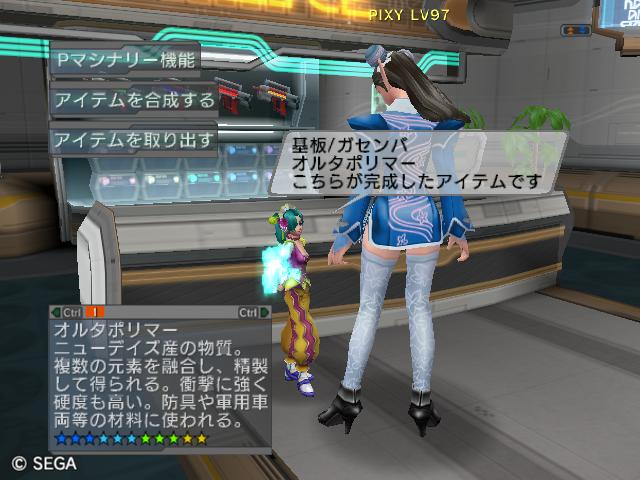Choose アイテムを取り出す option
640x480 pixels.
(133, 140)
